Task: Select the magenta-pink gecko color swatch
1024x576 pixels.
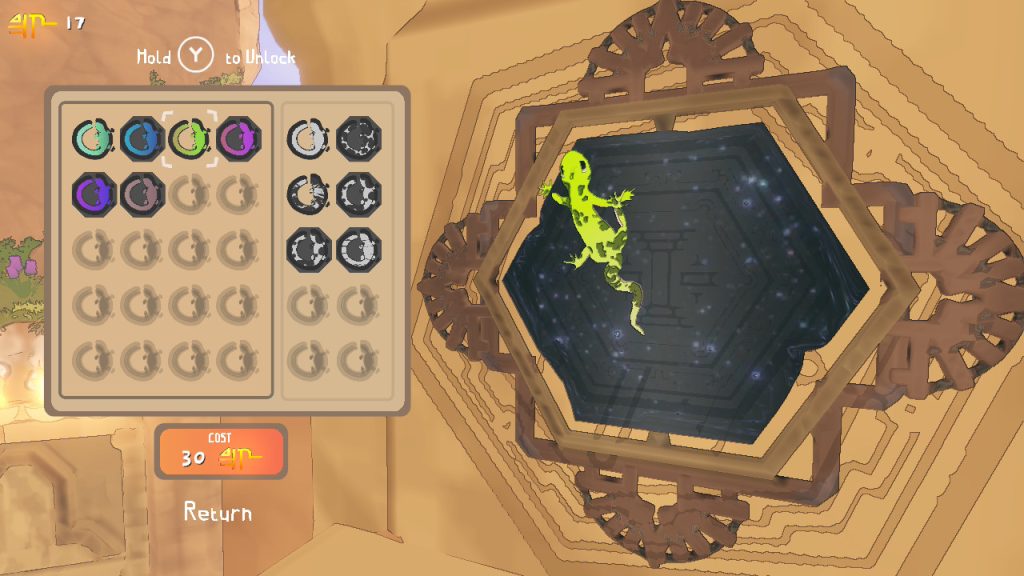Action: [238, 138]
